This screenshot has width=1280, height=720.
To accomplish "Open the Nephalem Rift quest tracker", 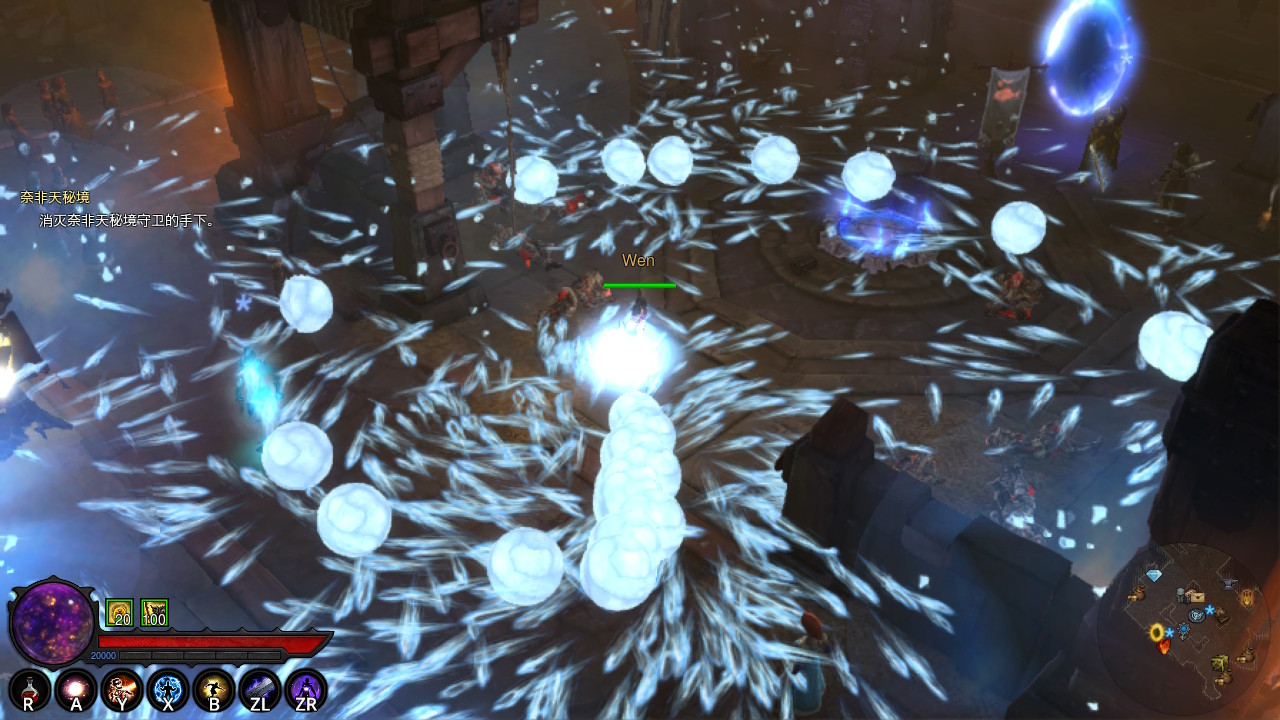I will 55,198.
